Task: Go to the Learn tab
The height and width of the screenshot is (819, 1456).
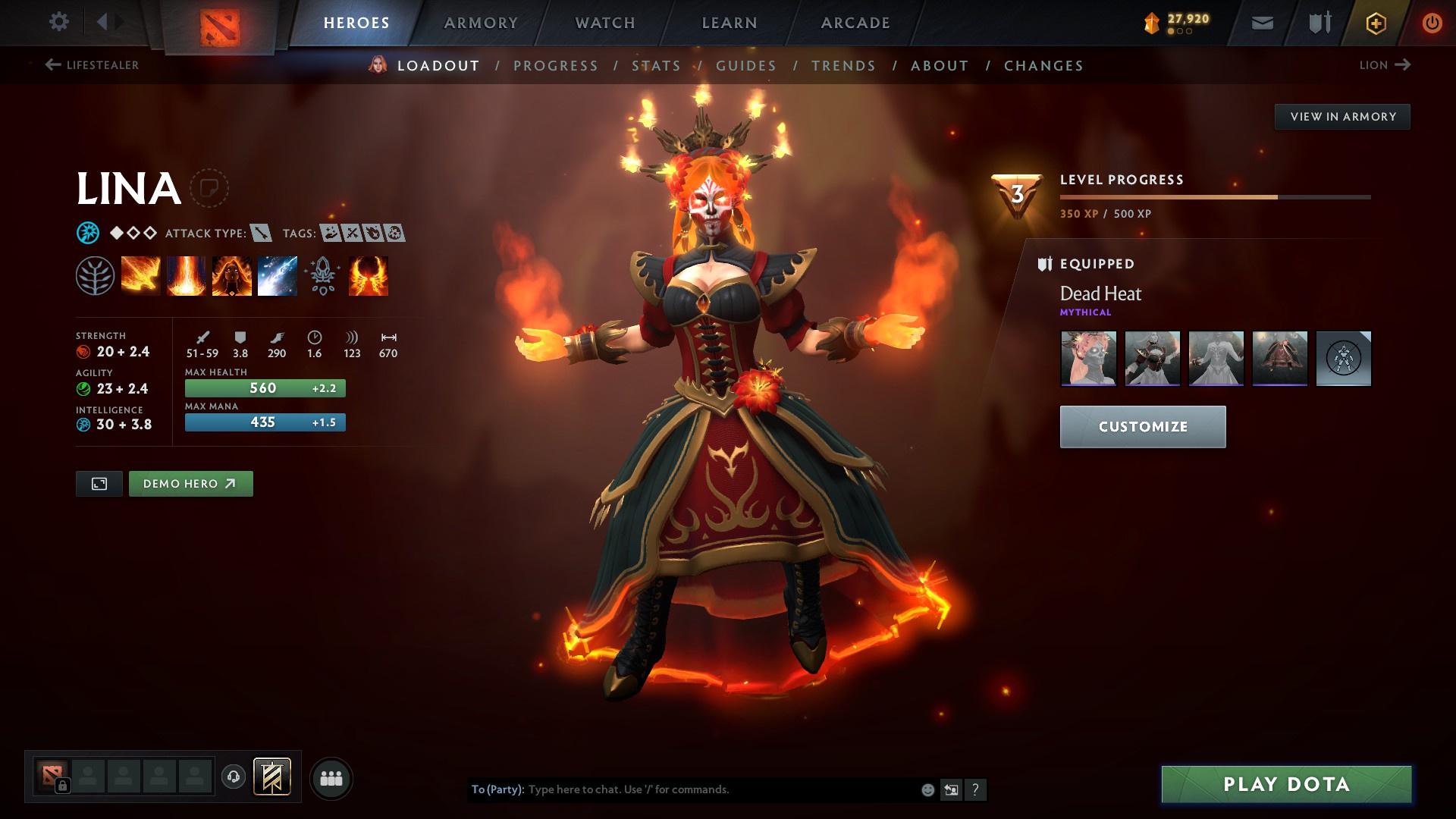Action: click(x=730, y=23)
